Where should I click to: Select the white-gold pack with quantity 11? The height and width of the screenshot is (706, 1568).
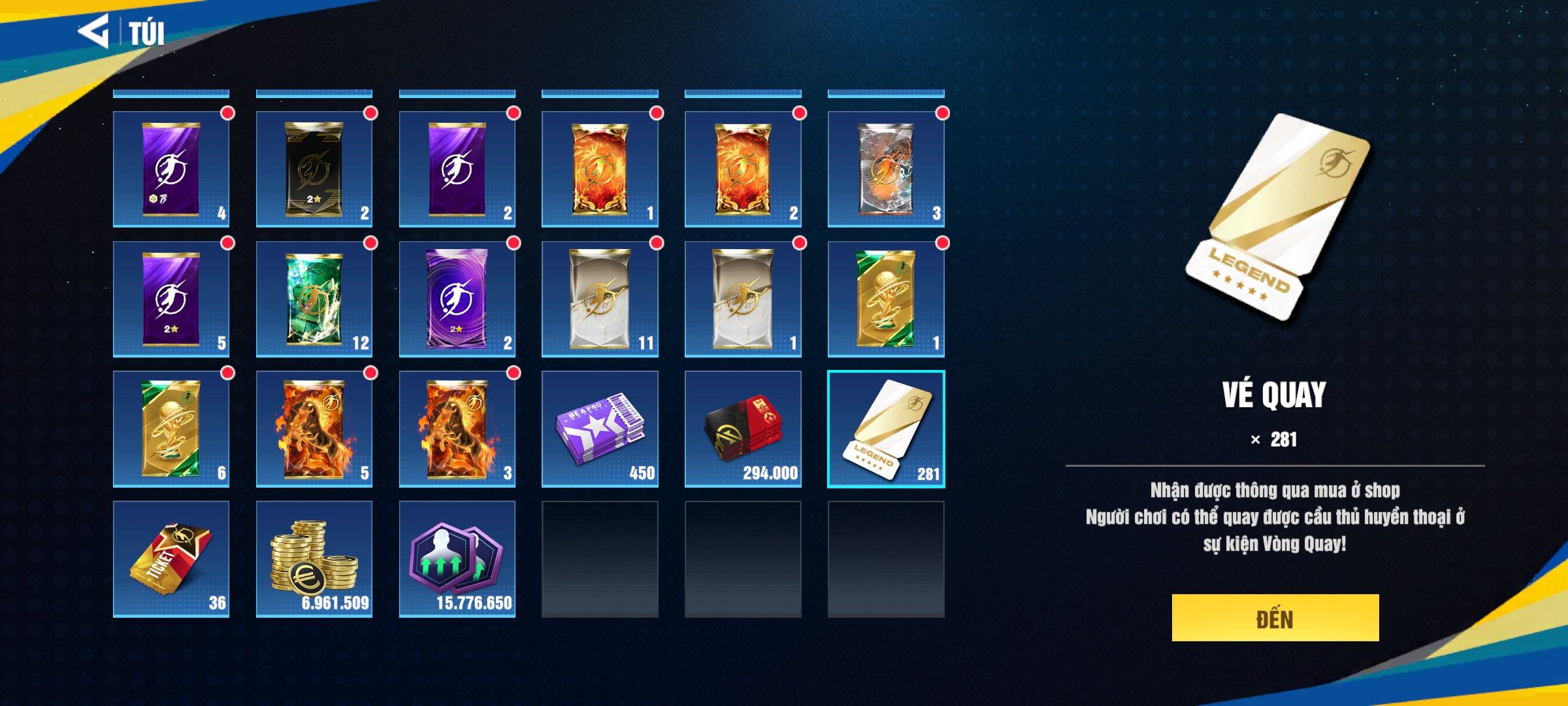pos(599,299)
